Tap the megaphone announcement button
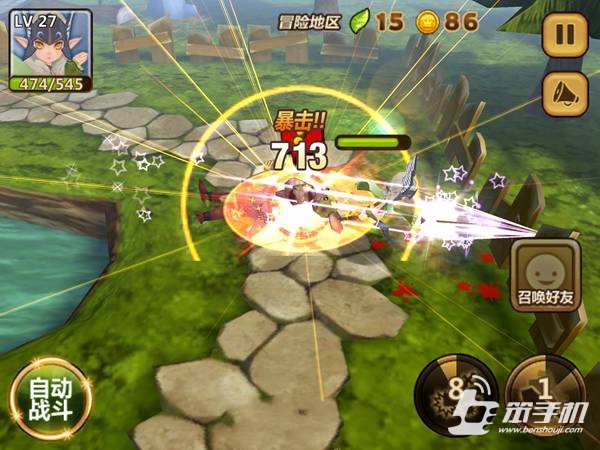The height and width of the screenshot is (450, 600). tap(564, 93)
